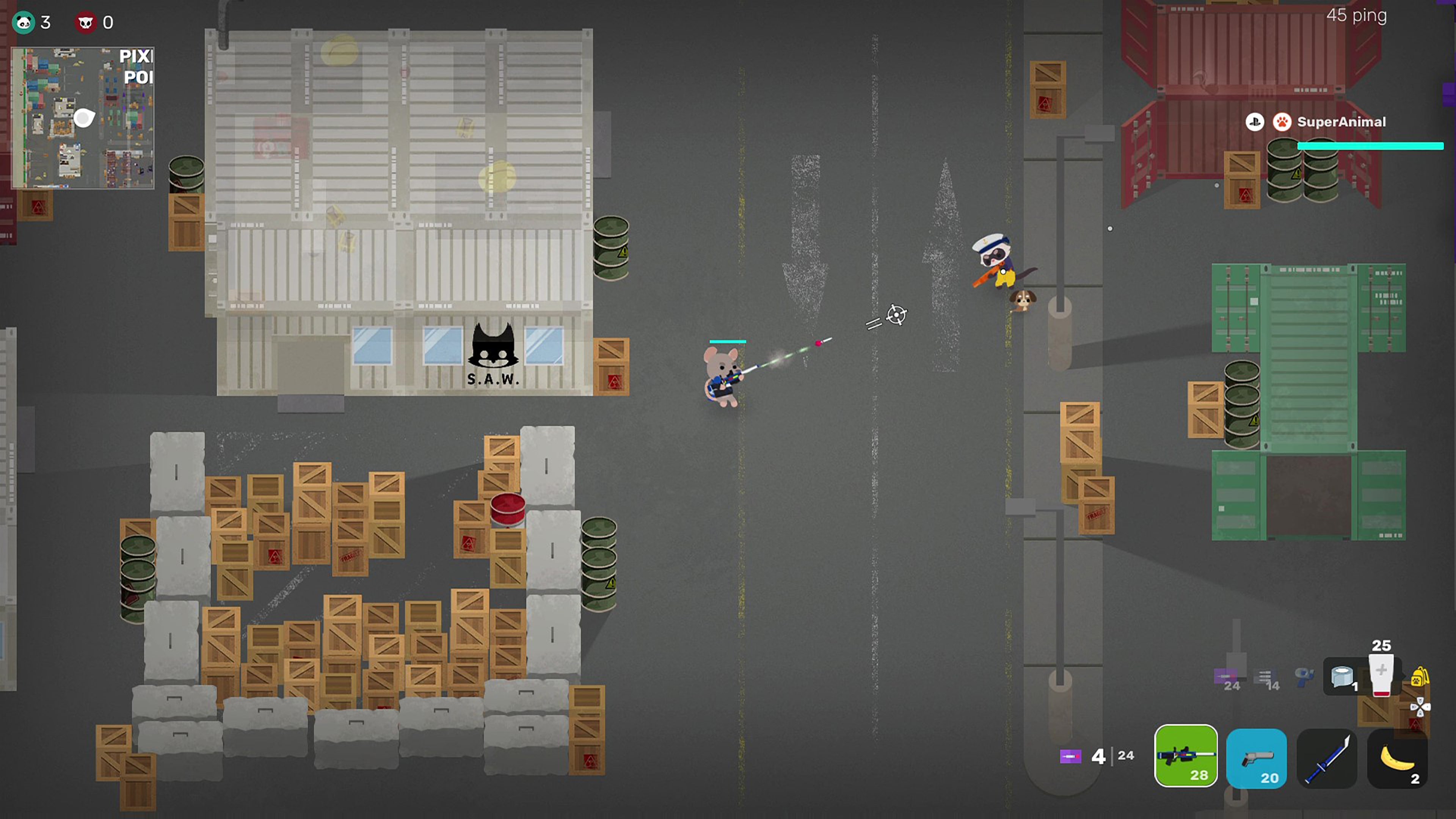Click the orange paw icon next to SuperAnimal
Screen dimensions: 1456x819
[1282, 122]
